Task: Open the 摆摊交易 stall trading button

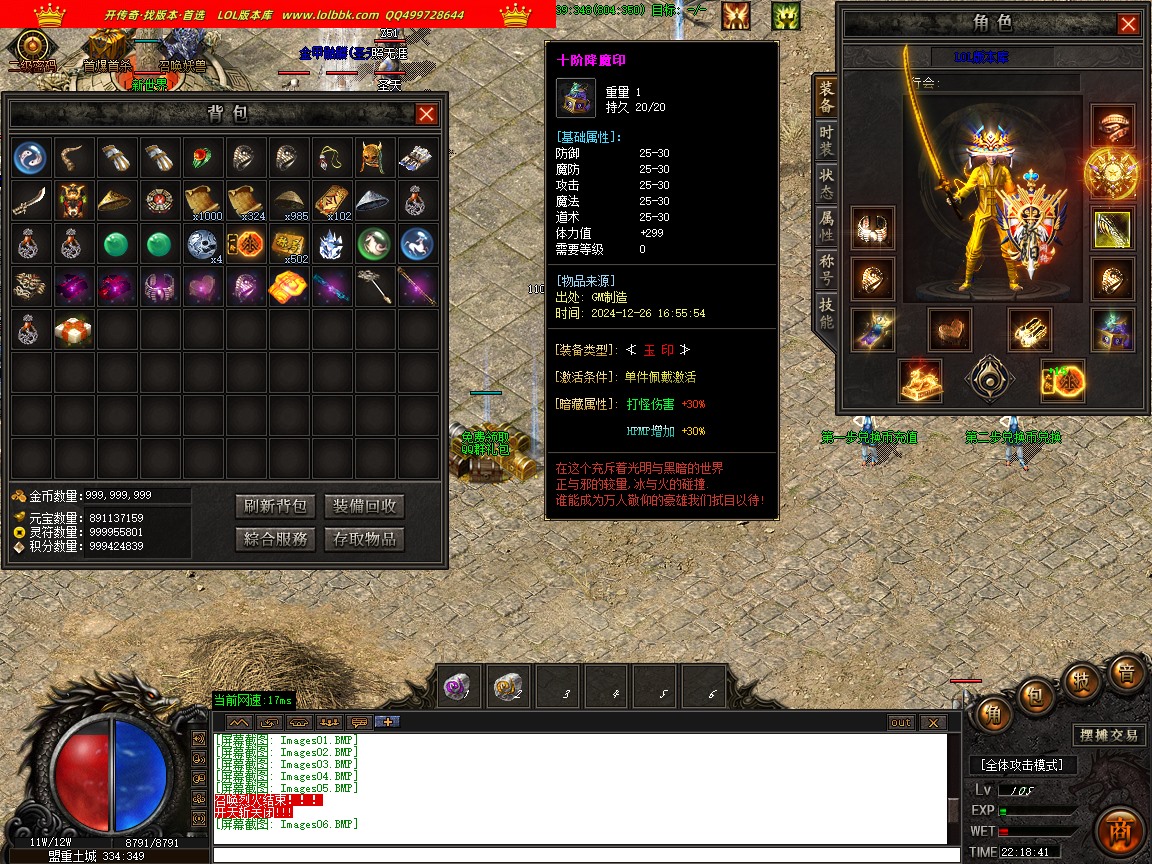Action: (x=1109, y=735)
